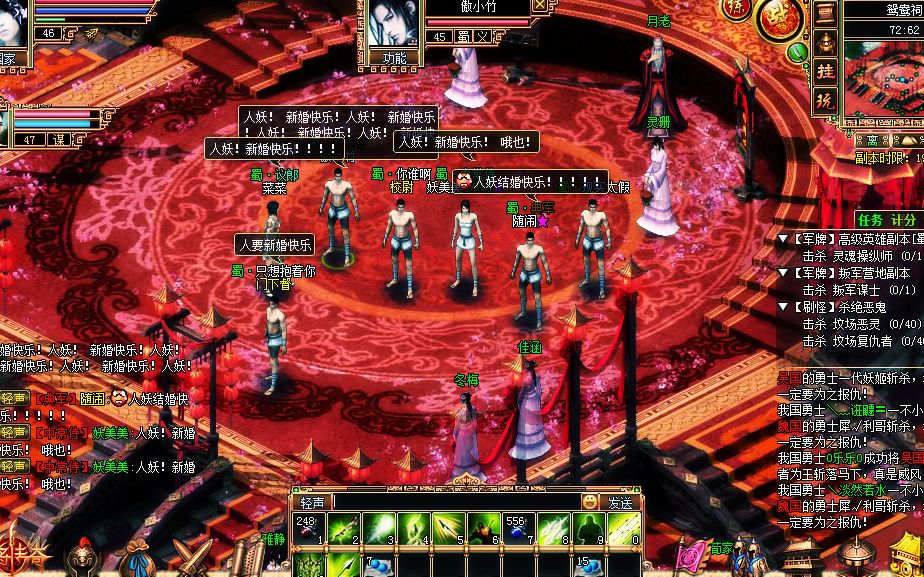Viewport: 924px width, 577px height.
Task: Click the 发送 send button in chat
Action: [620, 502]
